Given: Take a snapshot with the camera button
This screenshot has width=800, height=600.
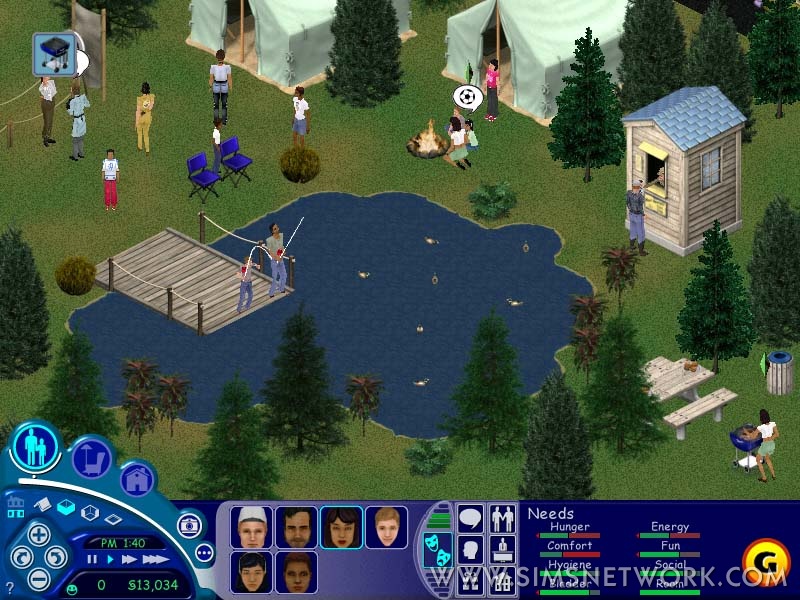Looking at the screenshot, I should click(189, 525).
